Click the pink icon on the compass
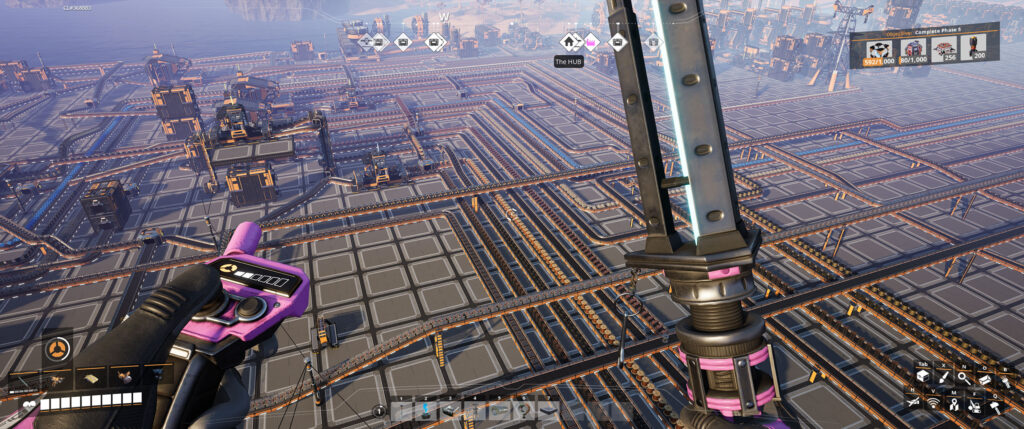 (591, 42)
